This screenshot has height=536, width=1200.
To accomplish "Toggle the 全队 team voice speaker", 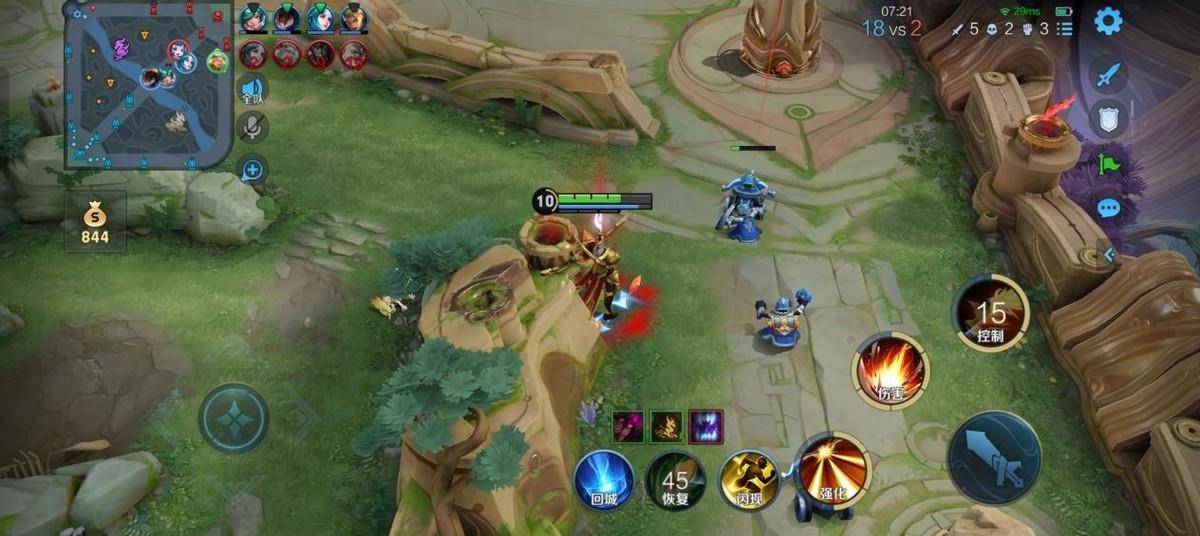I will 252,89.
